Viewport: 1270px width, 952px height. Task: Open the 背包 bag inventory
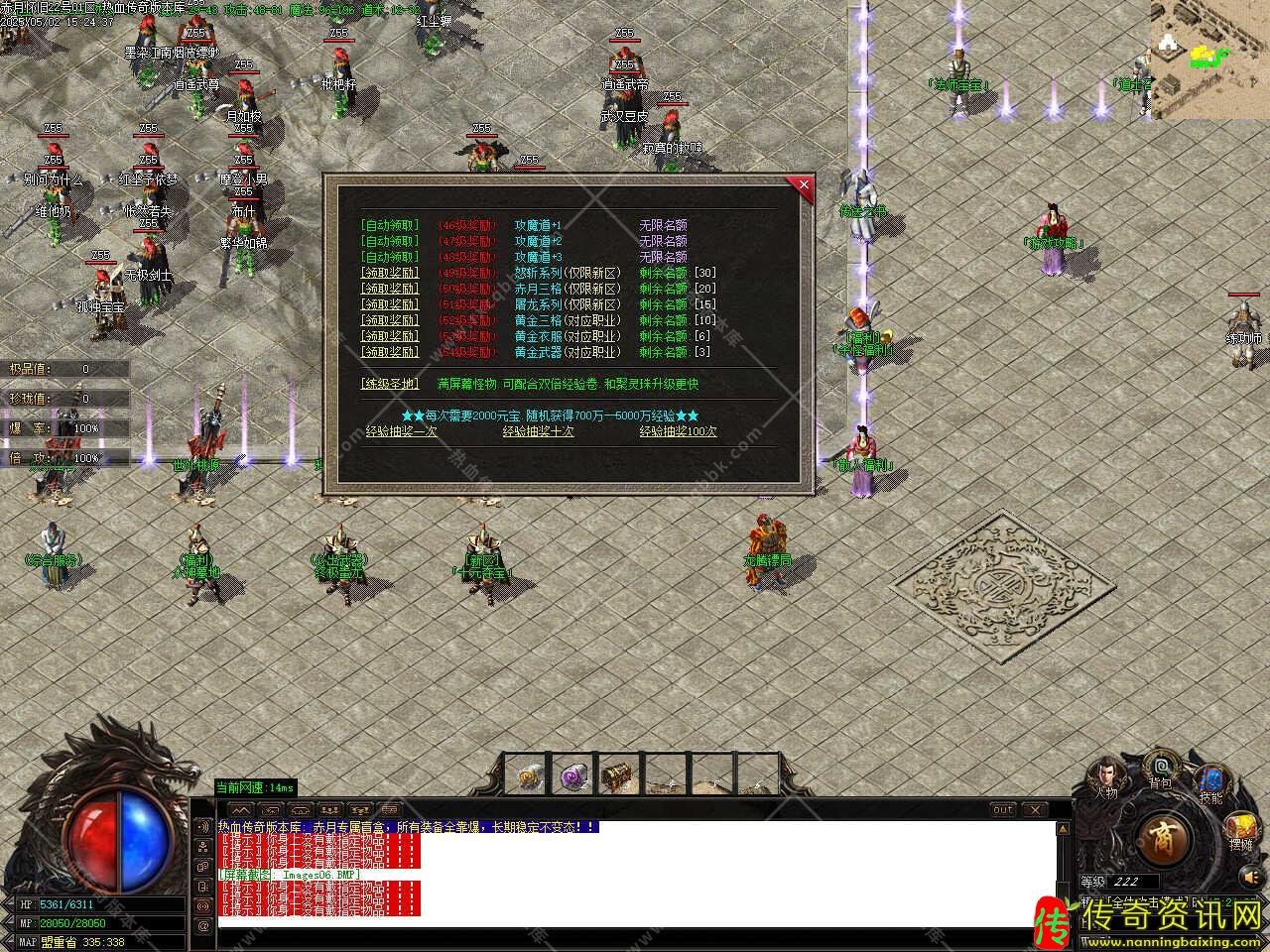1160,769
